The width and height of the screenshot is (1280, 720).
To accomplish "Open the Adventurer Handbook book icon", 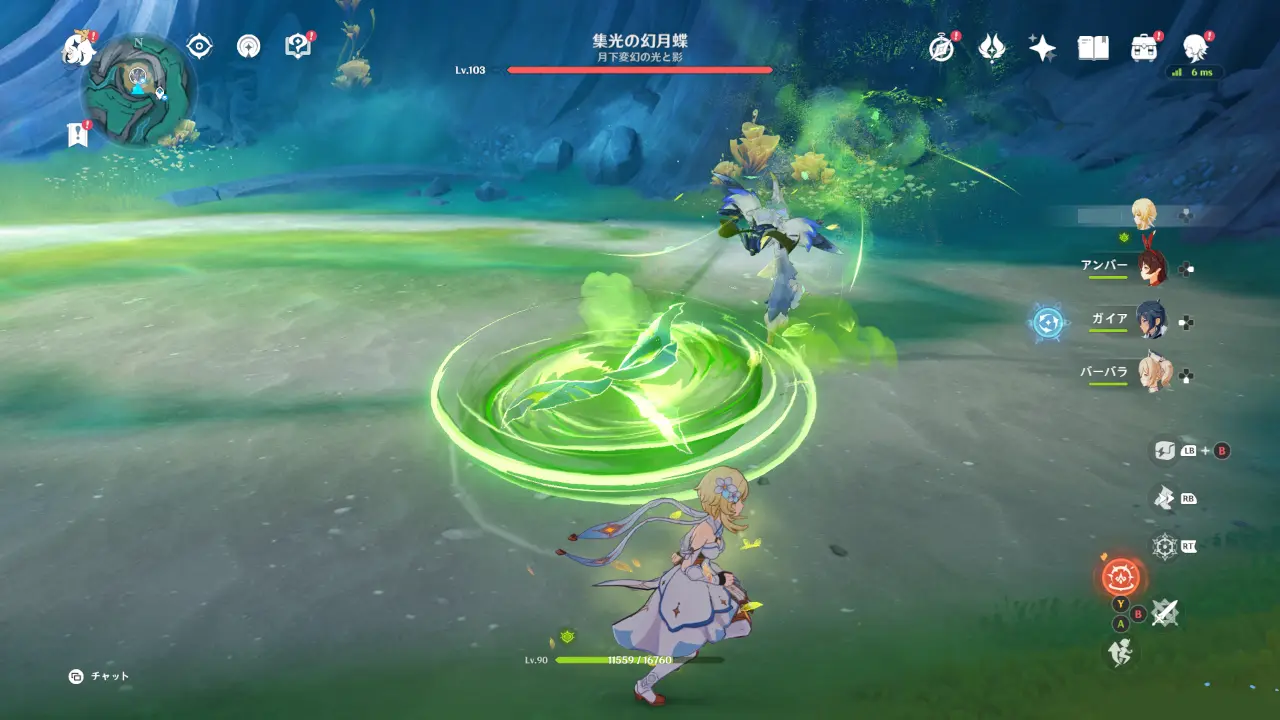I will pos(1093,48).
